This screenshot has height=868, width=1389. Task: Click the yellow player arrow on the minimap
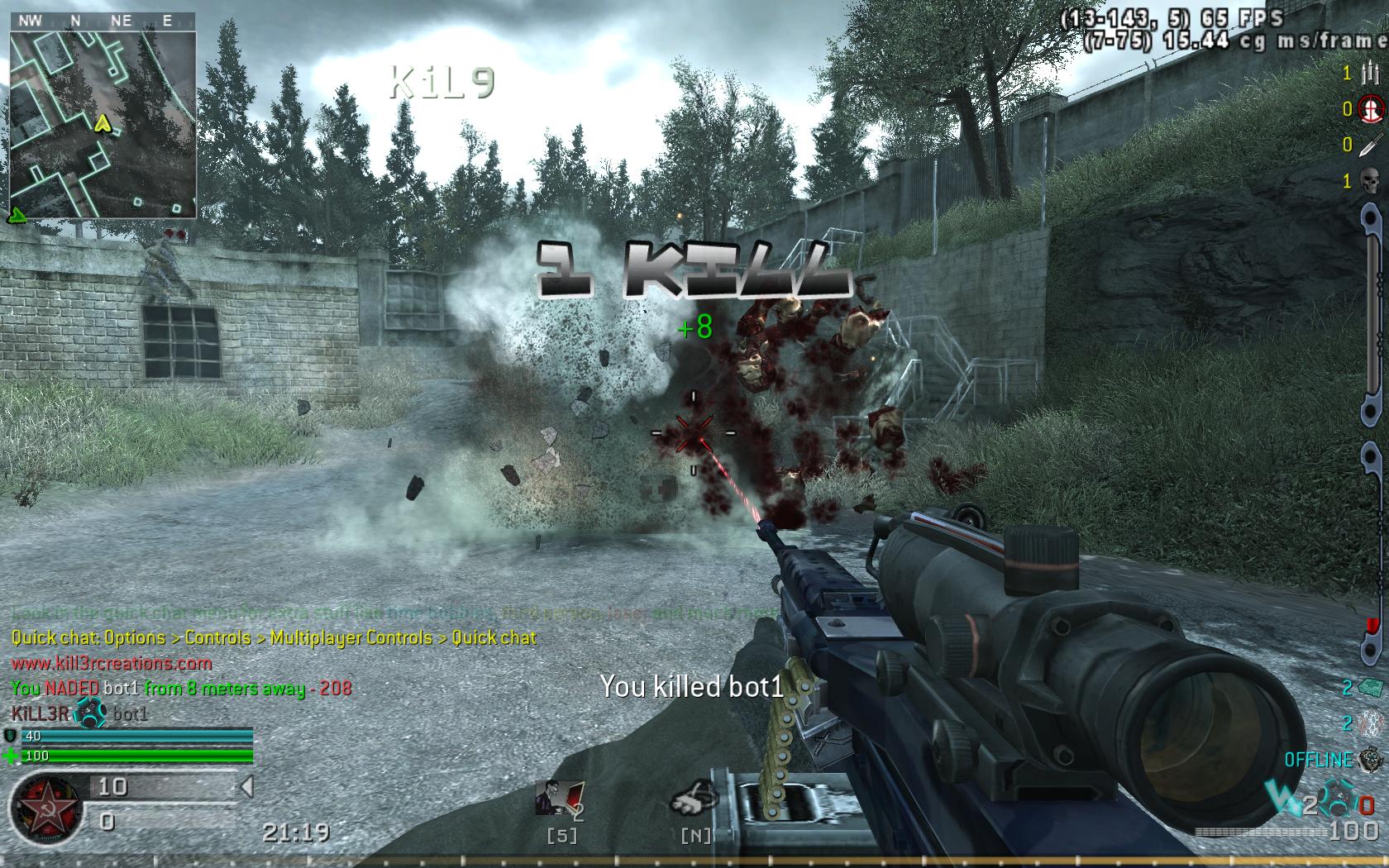[103, 124]
